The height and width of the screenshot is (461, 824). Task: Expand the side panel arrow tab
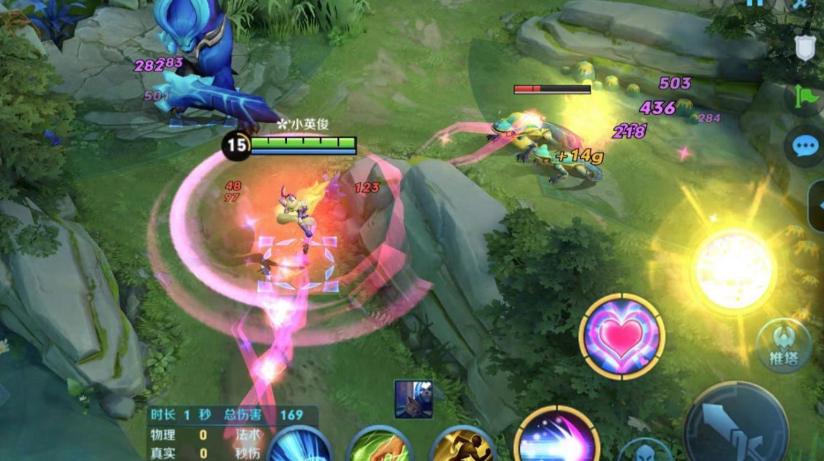pyautogui.click(x=818, y=205)
